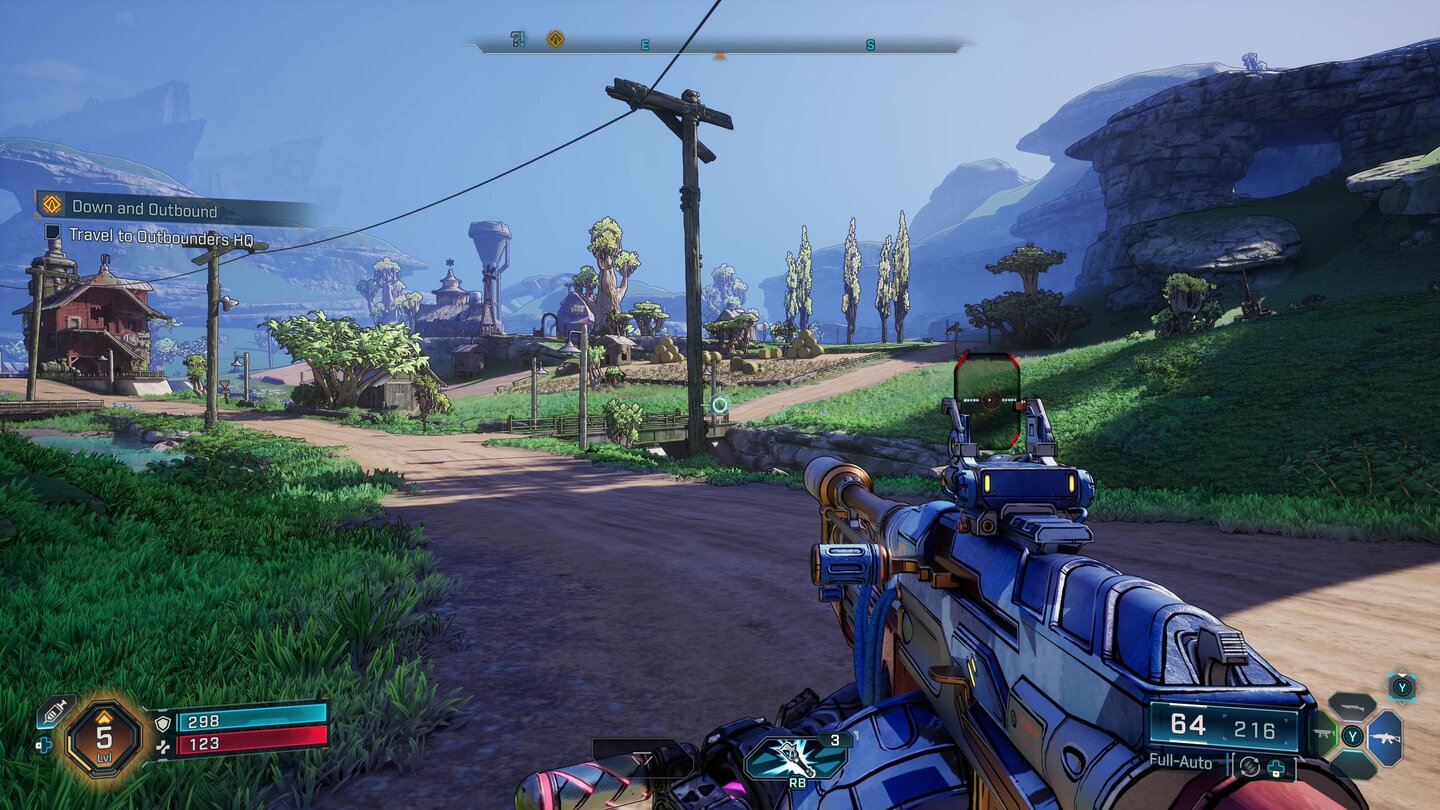Click the compass bar's orange heading marker
Image resolution: width=1440 pixels, height=810 pixels.
(x=719, y=55)
